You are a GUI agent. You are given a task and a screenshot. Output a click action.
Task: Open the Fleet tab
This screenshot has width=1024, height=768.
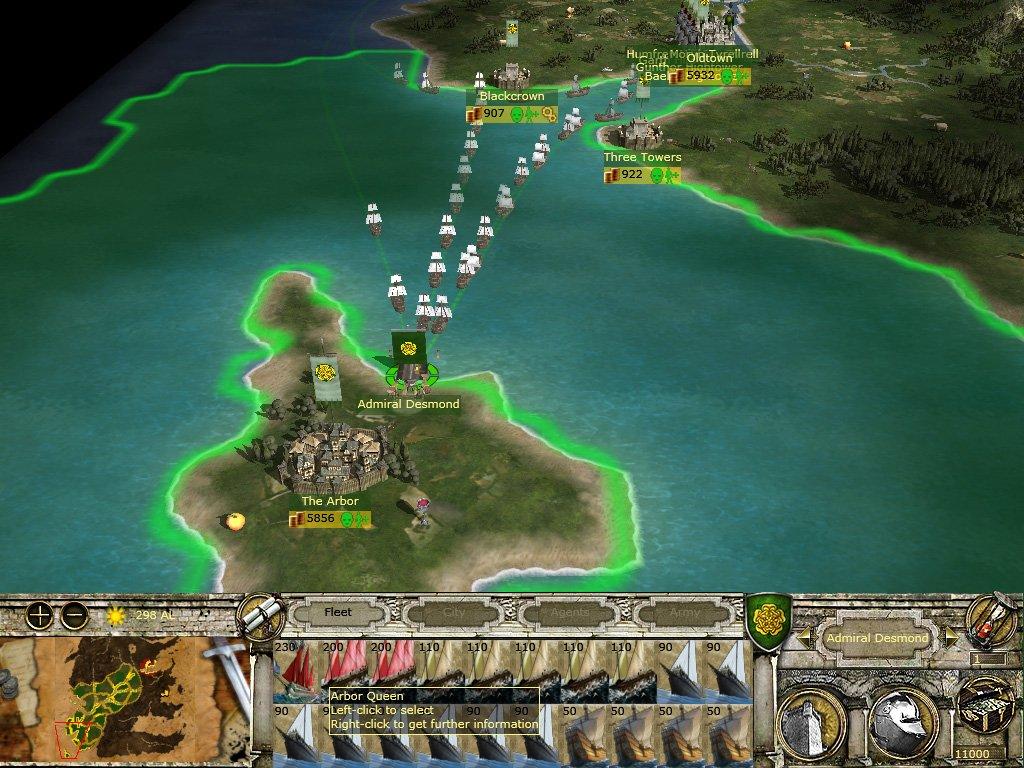click(x=338, y=612)
